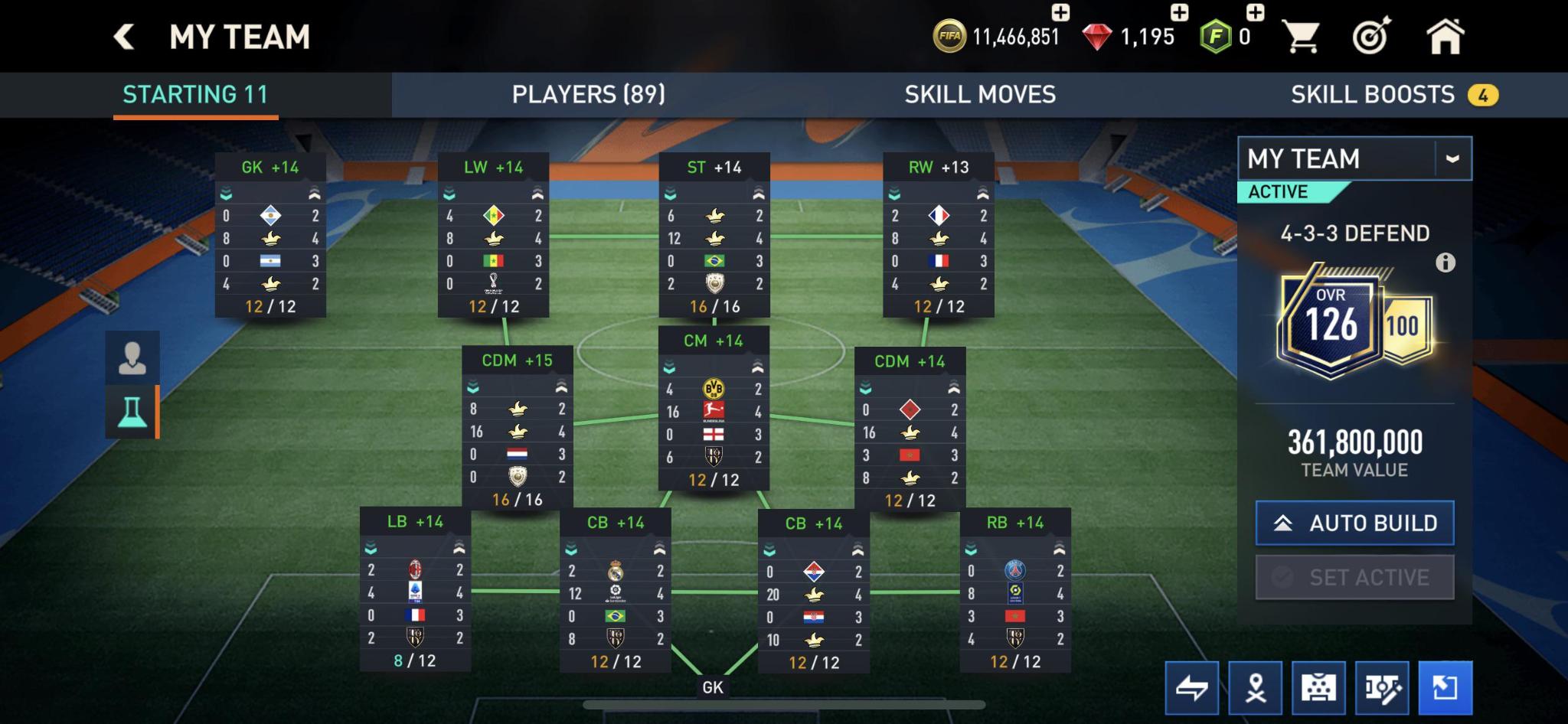1568x724 pixels.
Task: Return to the home screen
Action: click(1445, 37)
